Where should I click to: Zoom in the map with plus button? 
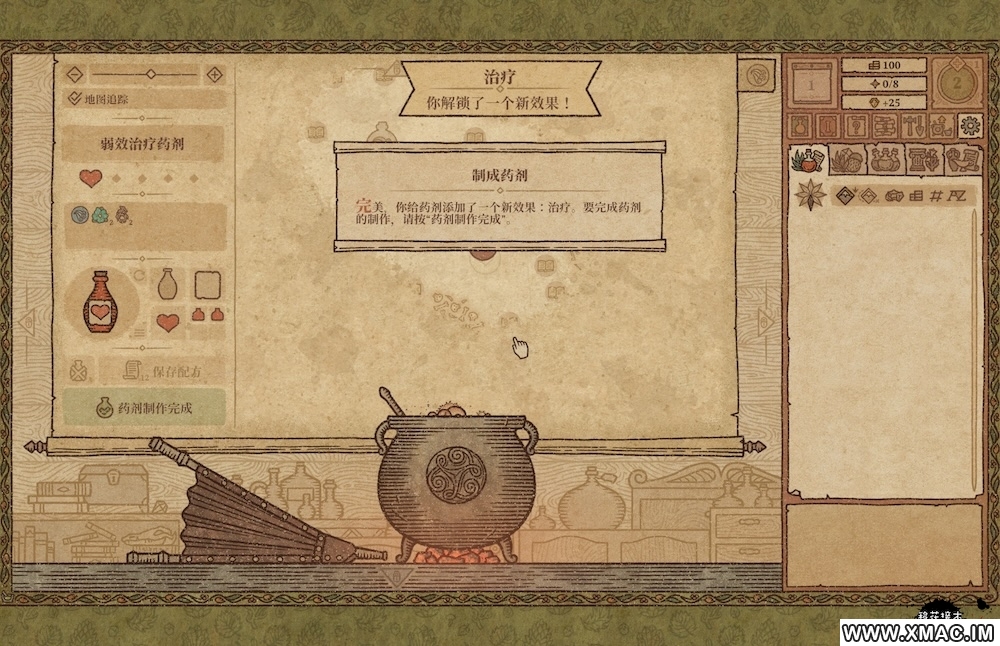point(214,74)
